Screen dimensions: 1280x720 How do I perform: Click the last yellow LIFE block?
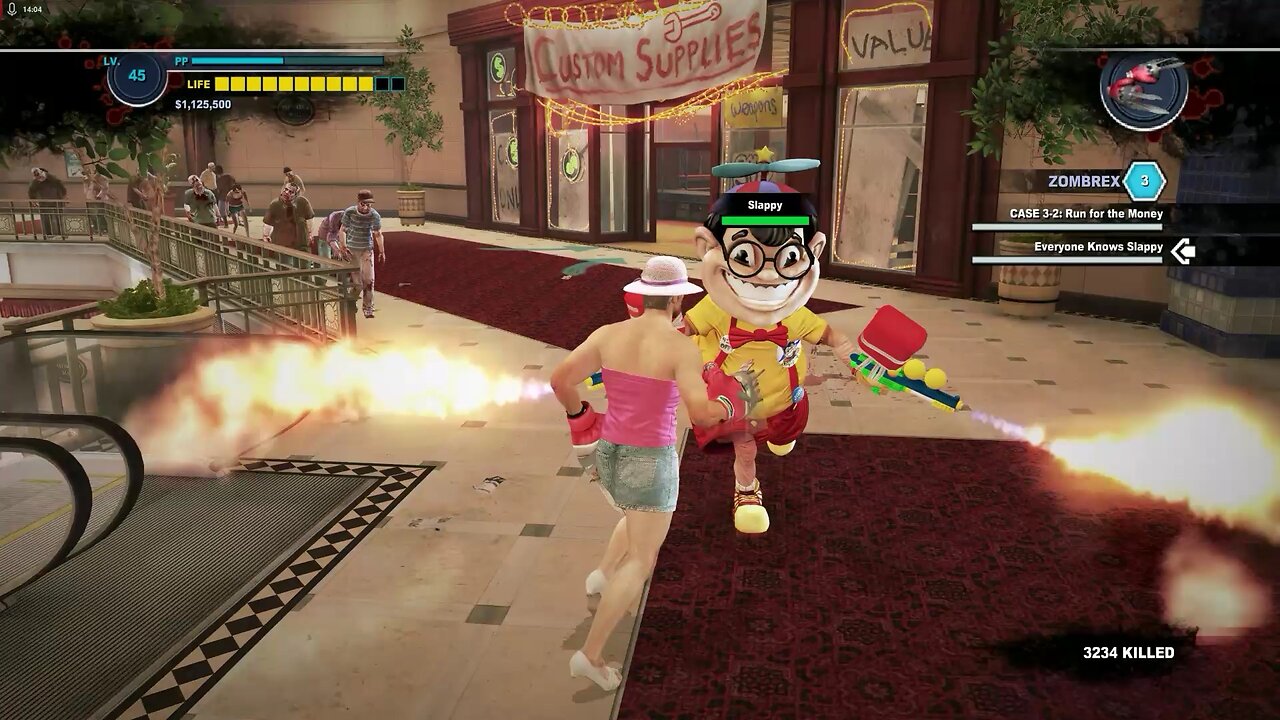pyautogui.click(x=367, y=84)
